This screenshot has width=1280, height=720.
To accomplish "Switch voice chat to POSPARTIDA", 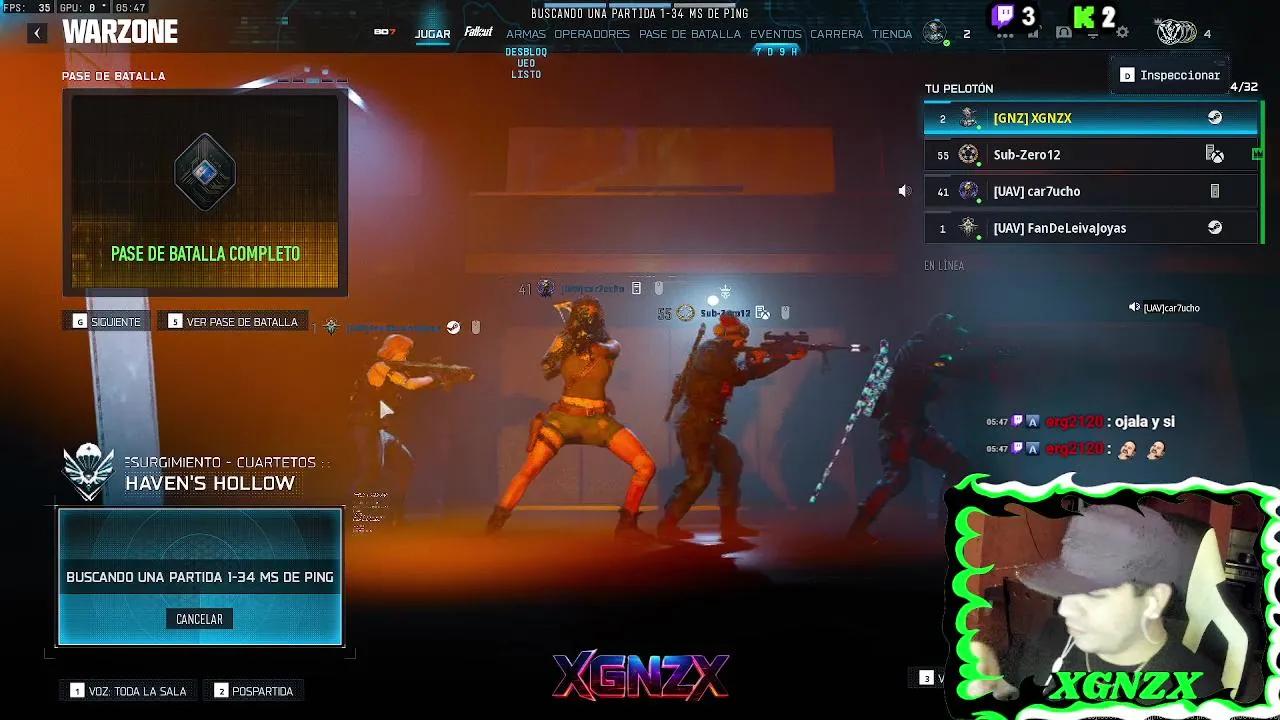I will click(253, 690).
